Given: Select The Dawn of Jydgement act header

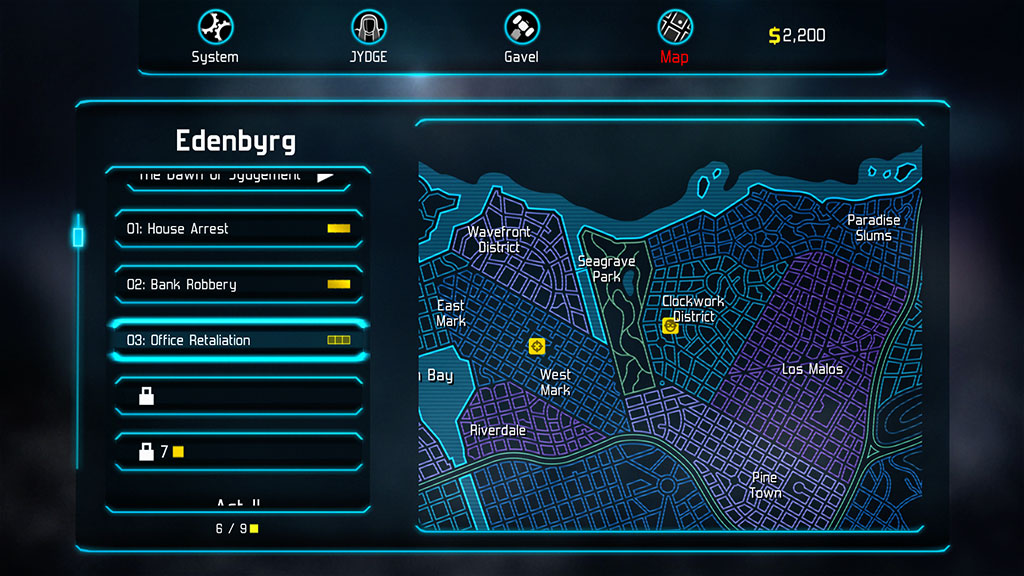Looking at the screenshot, I should [x=237, y=177].
